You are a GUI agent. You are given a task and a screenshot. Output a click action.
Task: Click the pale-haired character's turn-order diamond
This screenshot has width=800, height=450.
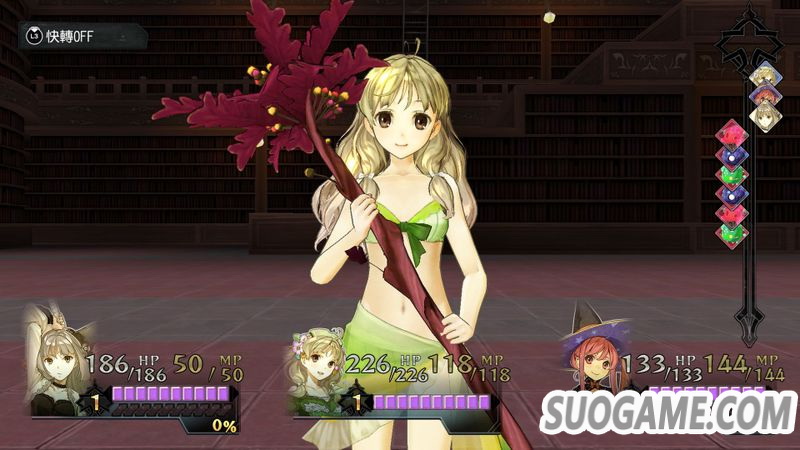point(764,116)
